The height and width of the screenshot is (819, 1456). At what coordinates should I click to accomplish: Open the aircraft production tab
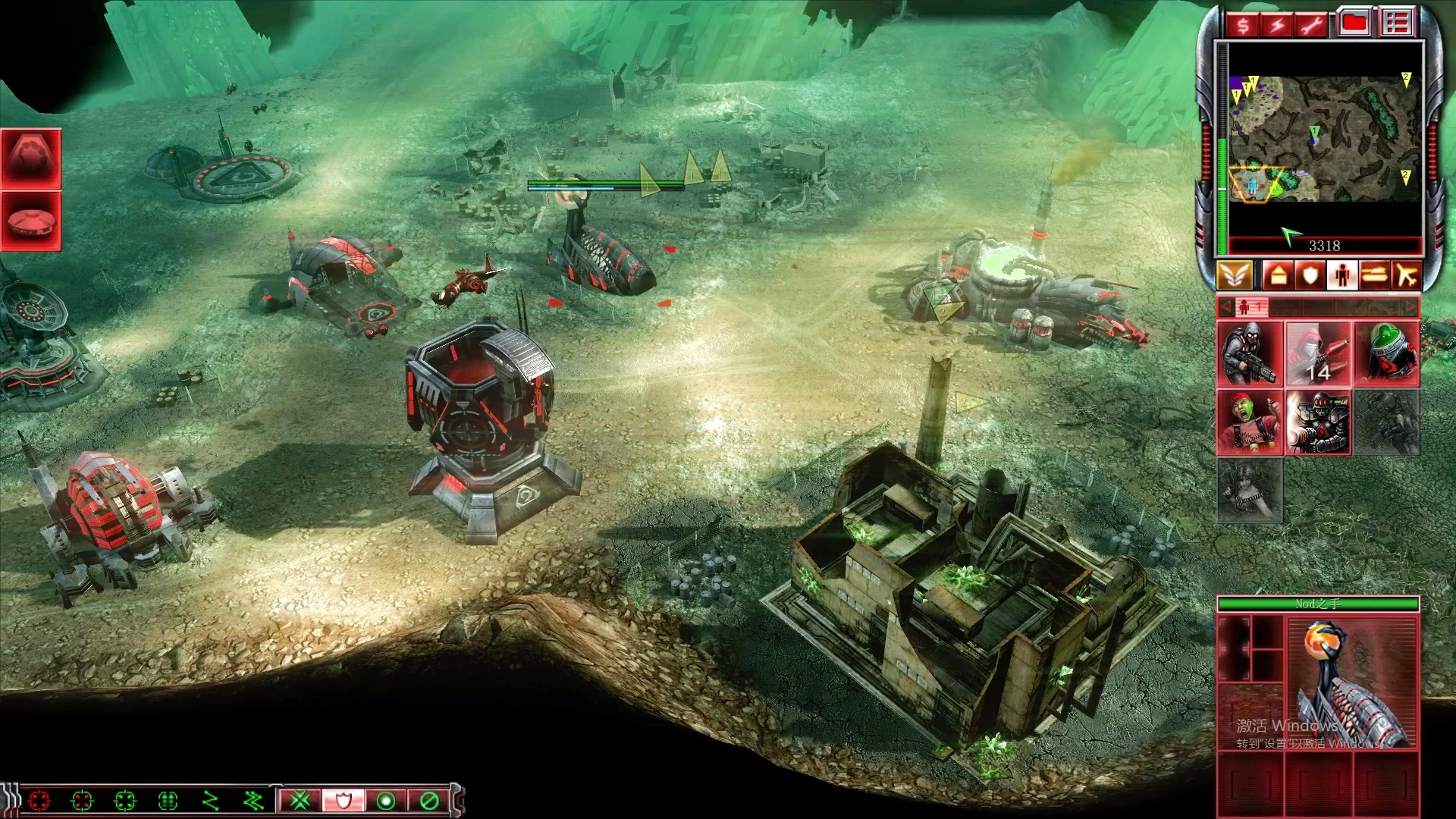tap(1406, 275)
